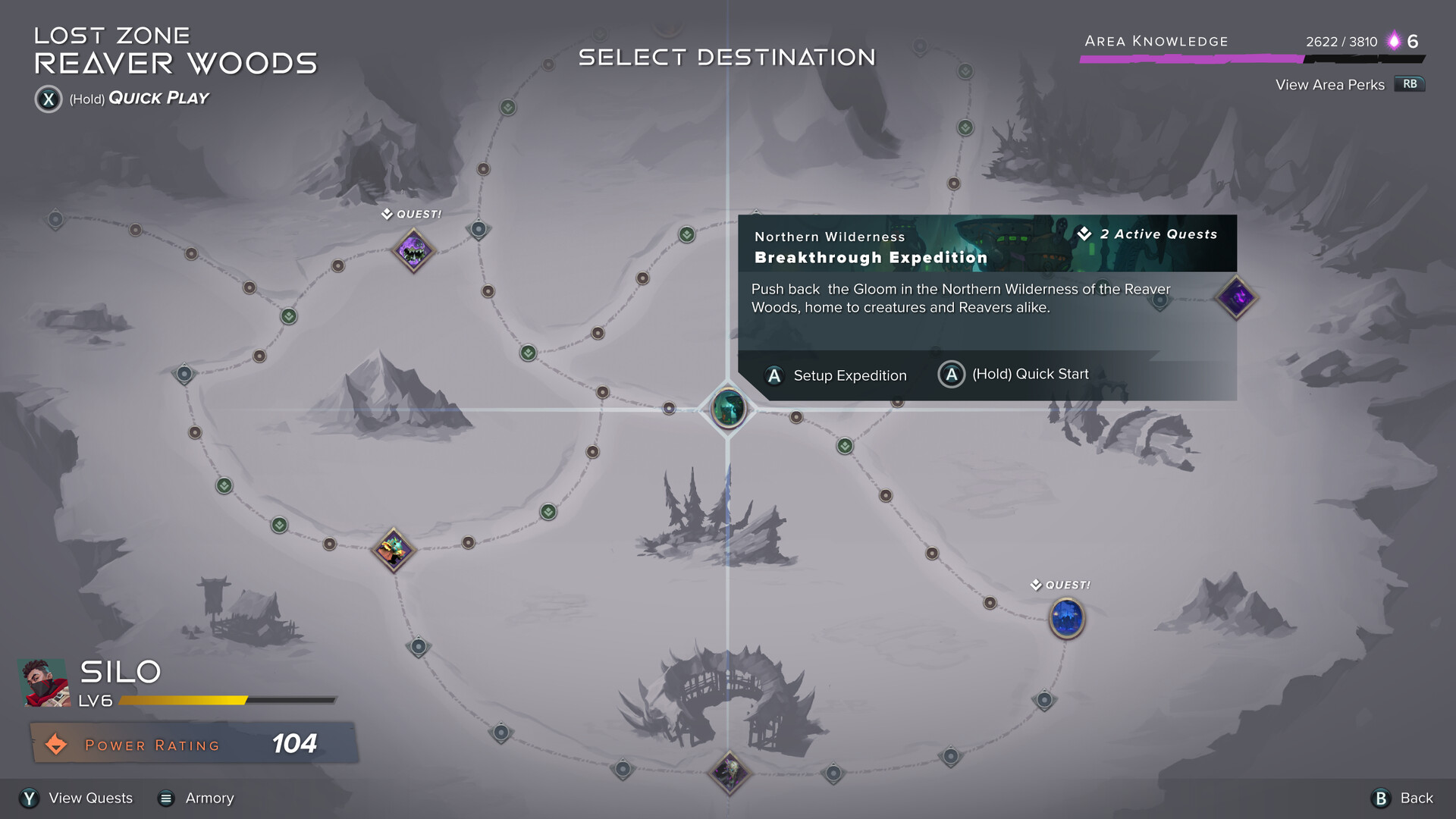Click the purple diamond node on the eastern edge

[x=1236, y=297]
